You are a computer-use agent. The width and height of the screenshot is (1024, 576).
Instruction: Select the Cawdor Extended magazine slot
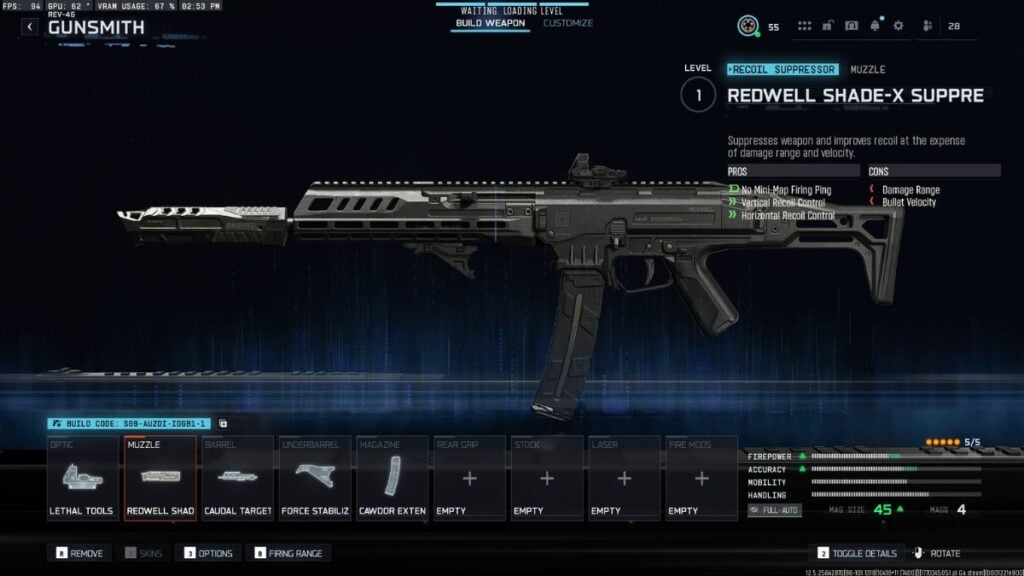coord(392,478)
